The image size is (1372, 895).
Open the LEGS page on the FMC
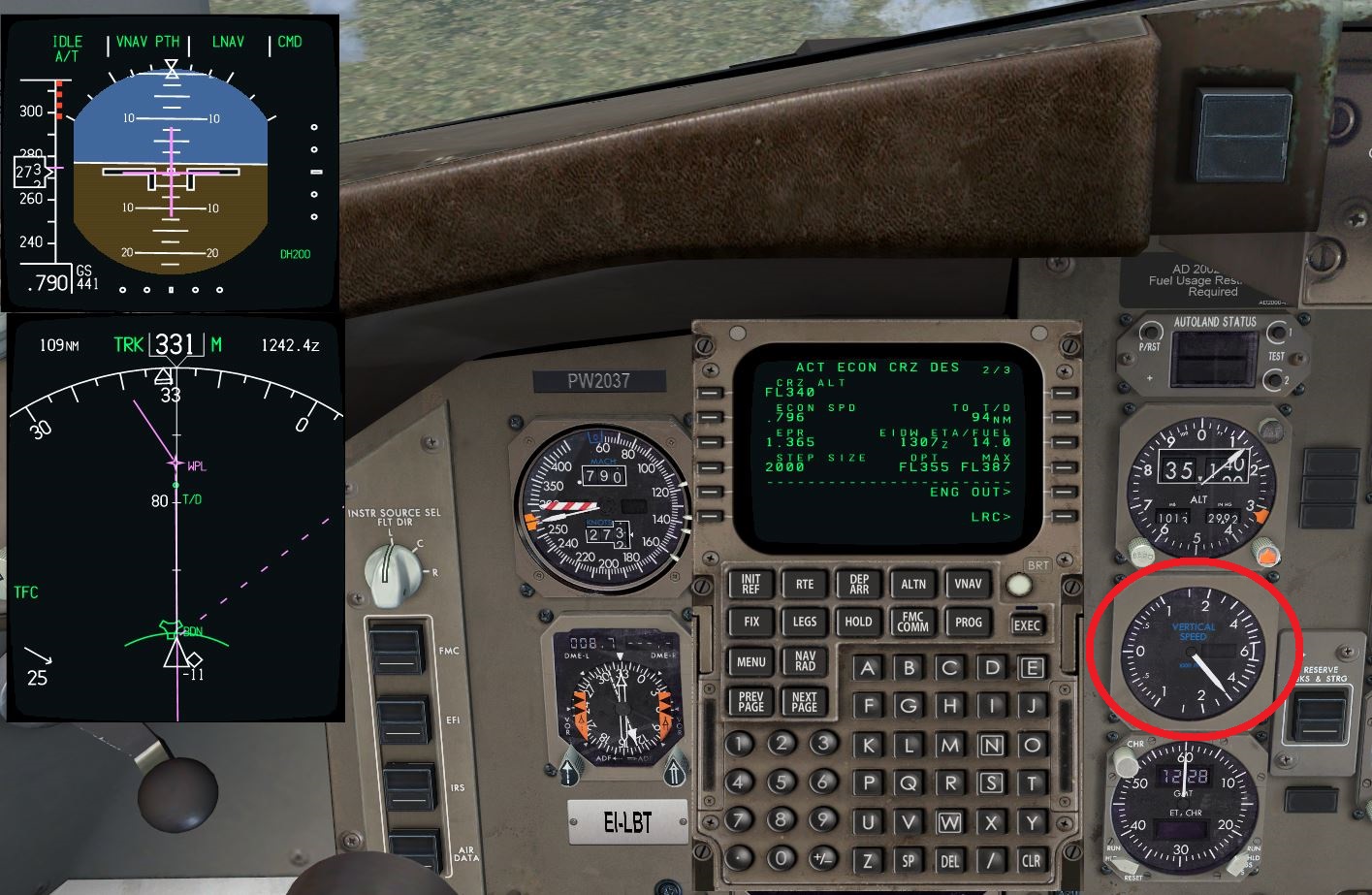coord(803,622)
